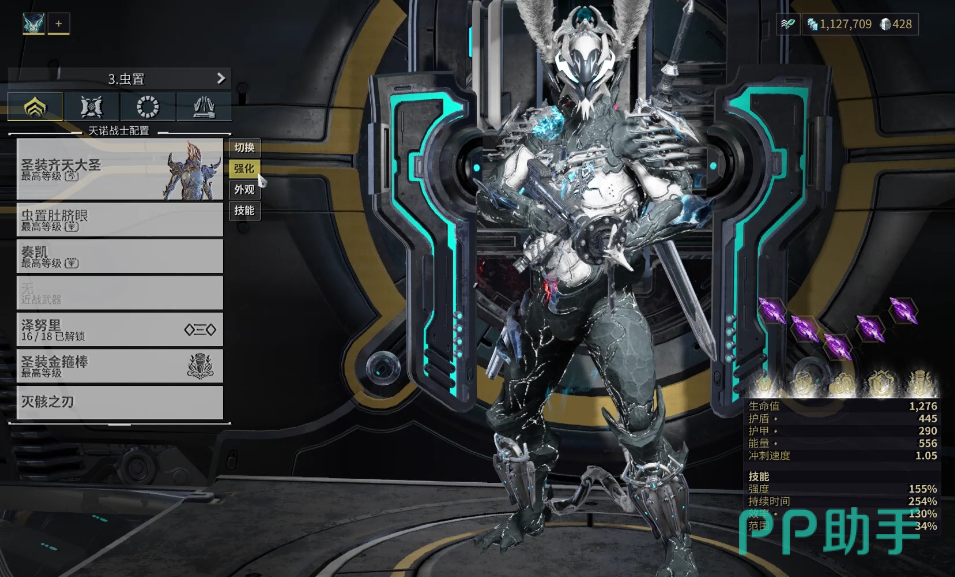Image resolution: width=955 pixels, height=577 pixels.
Task: Switch to the ring-shaped icon tab
Action: pos(148,107)
